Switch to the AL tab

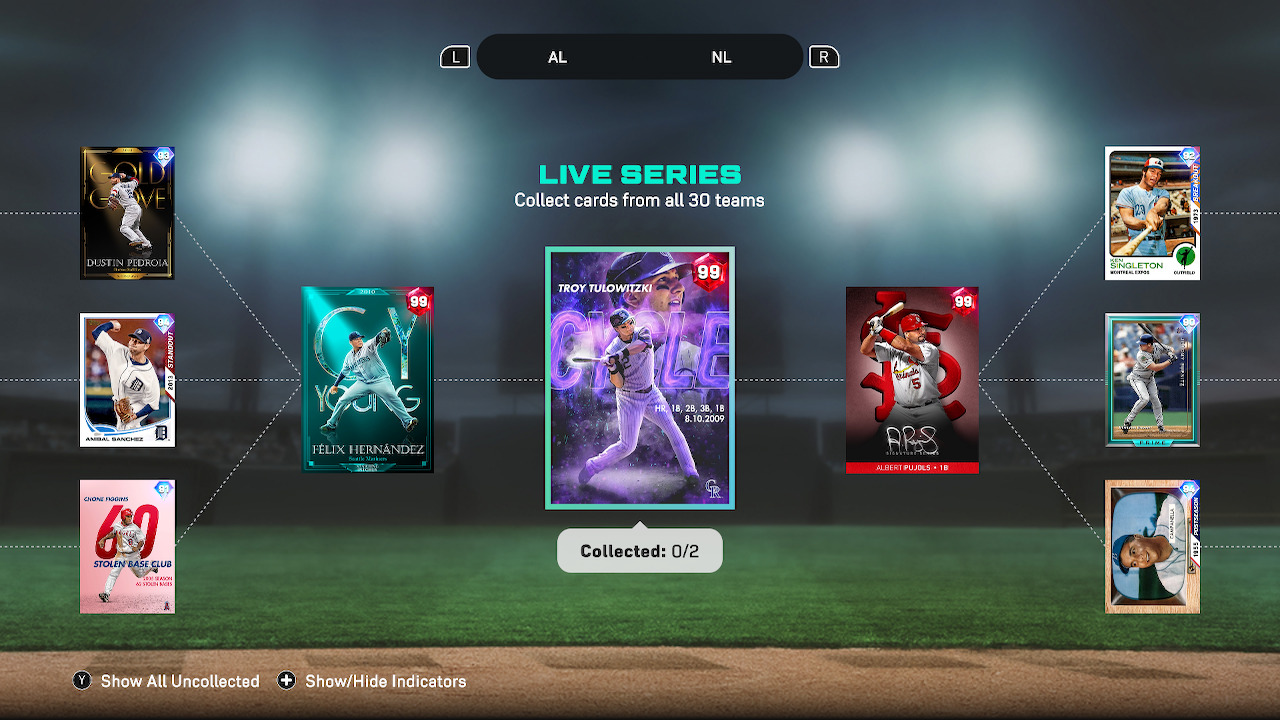pos(557,57)
